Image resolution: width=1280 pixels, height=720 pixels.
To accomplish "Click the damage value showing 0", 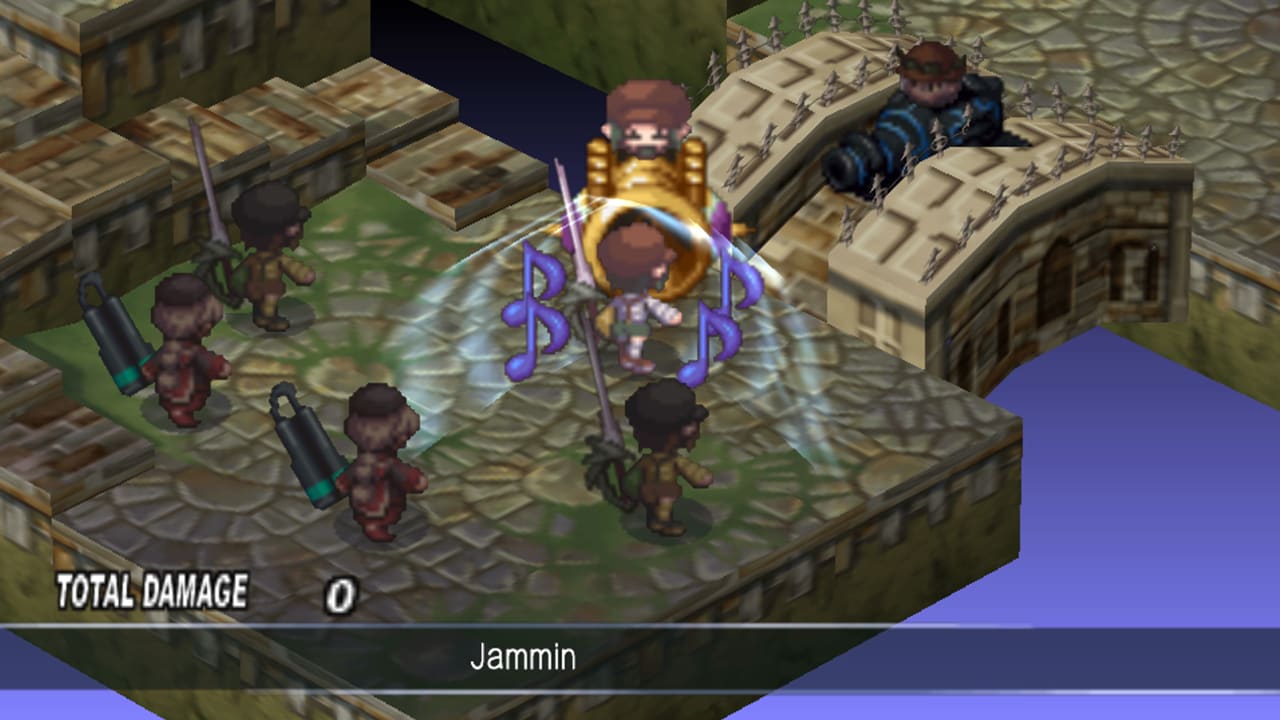I will click(340, 590).
